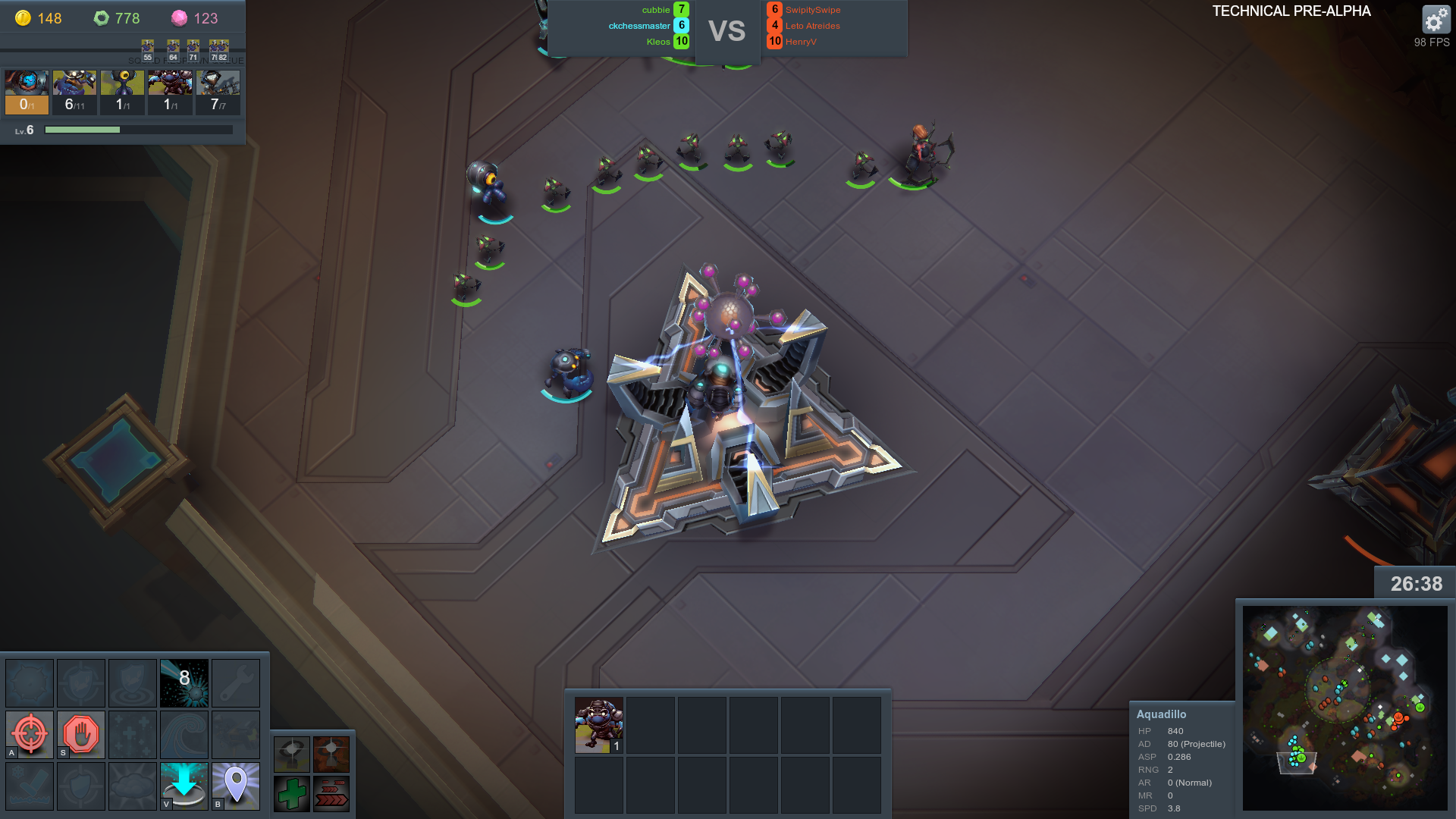The image size is (1456, 819).
Task: Click player Kleos in the scoreboard
Action: [658, 42]
